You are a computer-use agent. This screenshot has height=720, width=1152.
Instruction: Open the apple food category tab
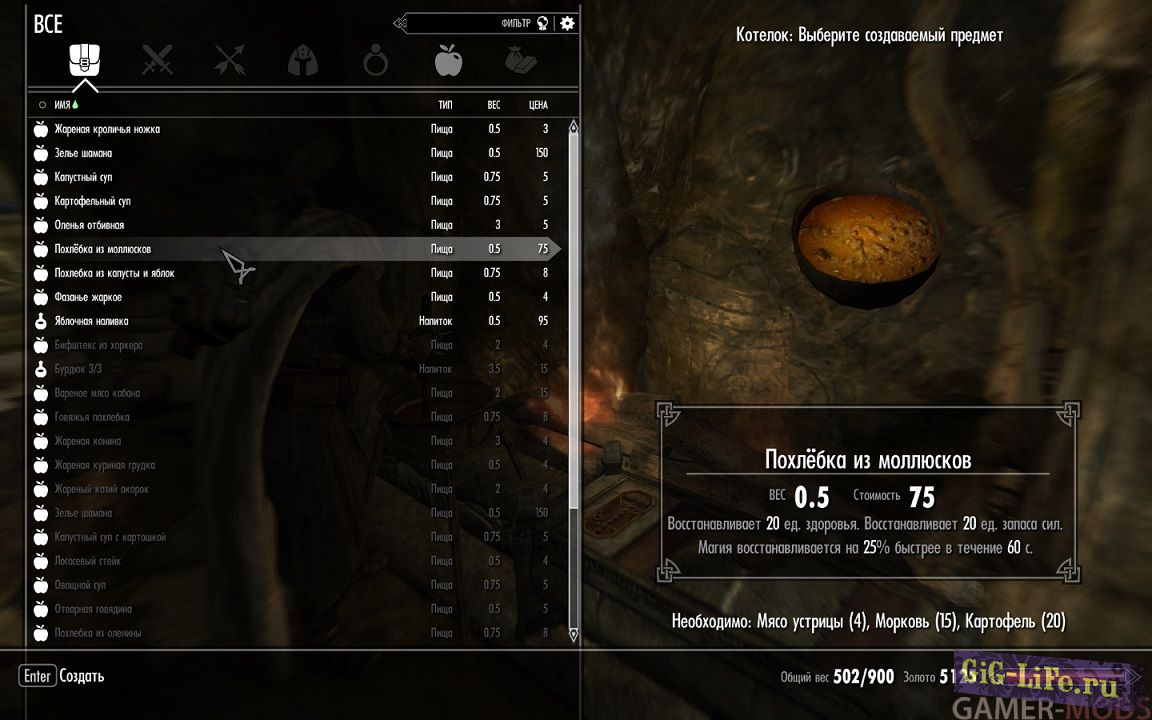[x=448, y=62]
